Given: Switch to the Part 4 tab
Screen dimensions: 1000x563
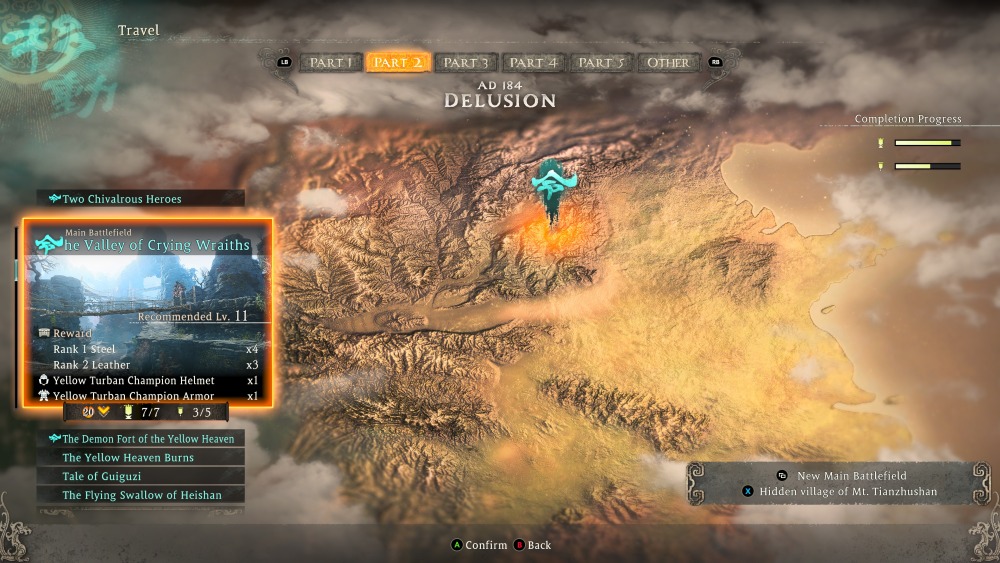Looking at the screenshot, I should pyautogui.click(x=533, y=63).
